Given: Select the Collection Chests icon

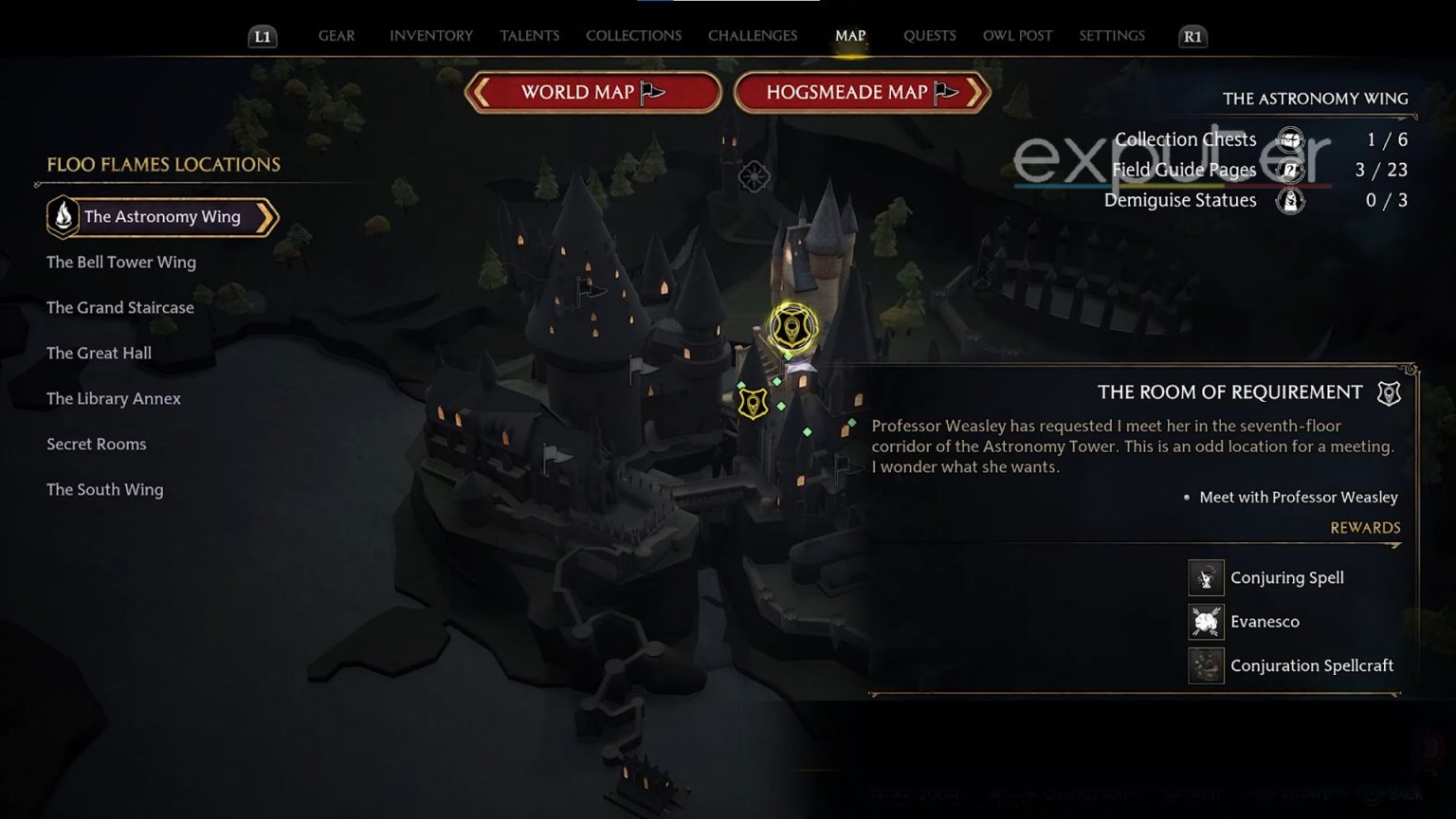Looking at the screenshot, I should click(x=1289, y=138).
